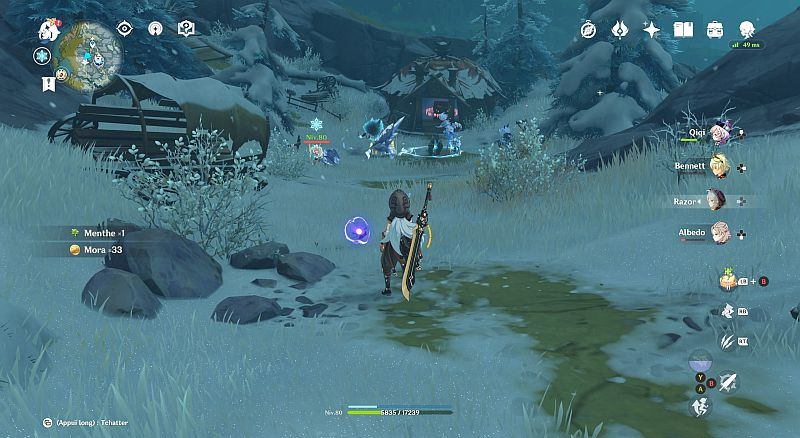
Task: Open the tutorial book with question mark
Action: [x=185, y=29]
